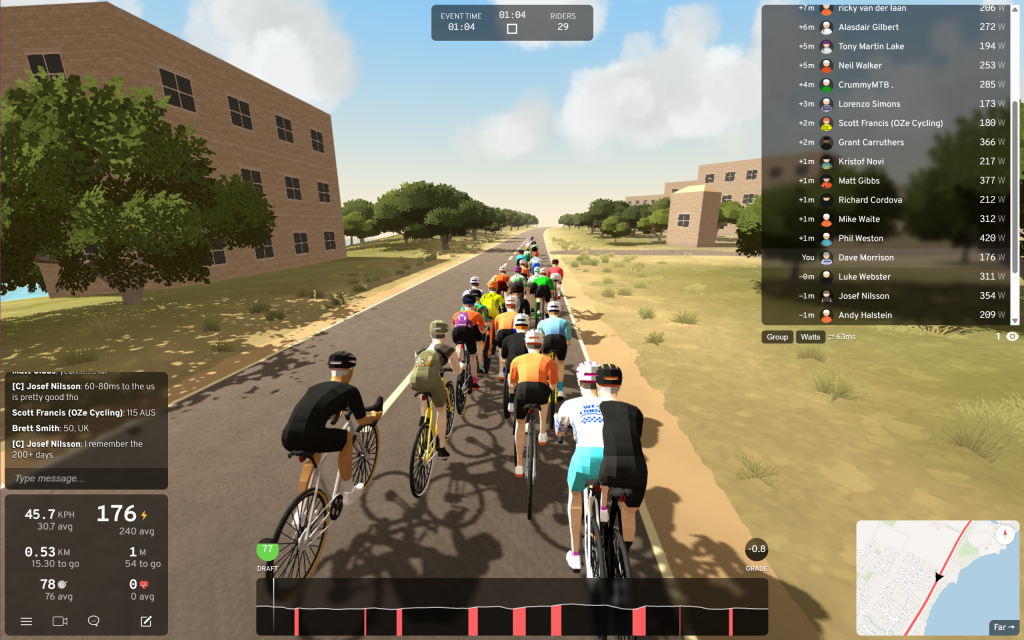1024x640 pixels.
Task: Click the stop square in event timer
Action: [512, 29]
